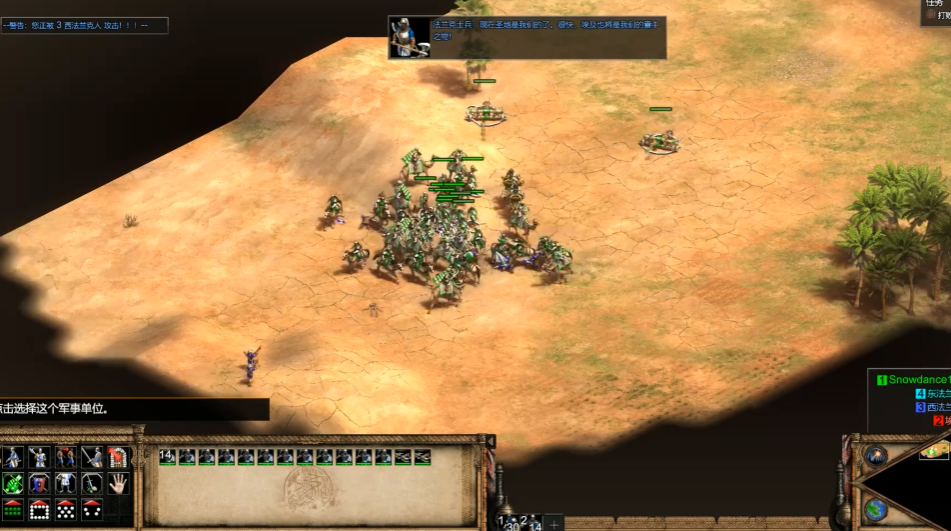The image size is (951, 531).
Task: Add a new control group with plus button
Action: [x=553, y=524]
